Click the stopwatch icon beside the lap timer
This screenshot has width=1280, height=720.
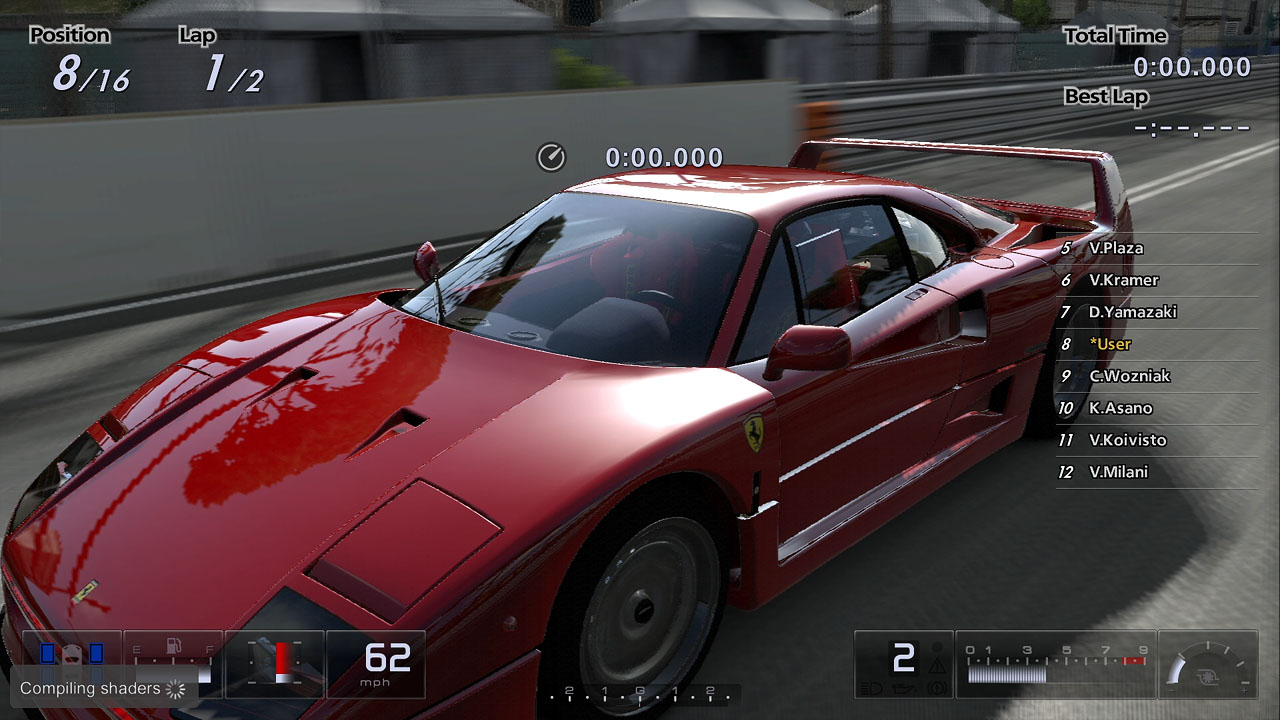pos(551,157)
